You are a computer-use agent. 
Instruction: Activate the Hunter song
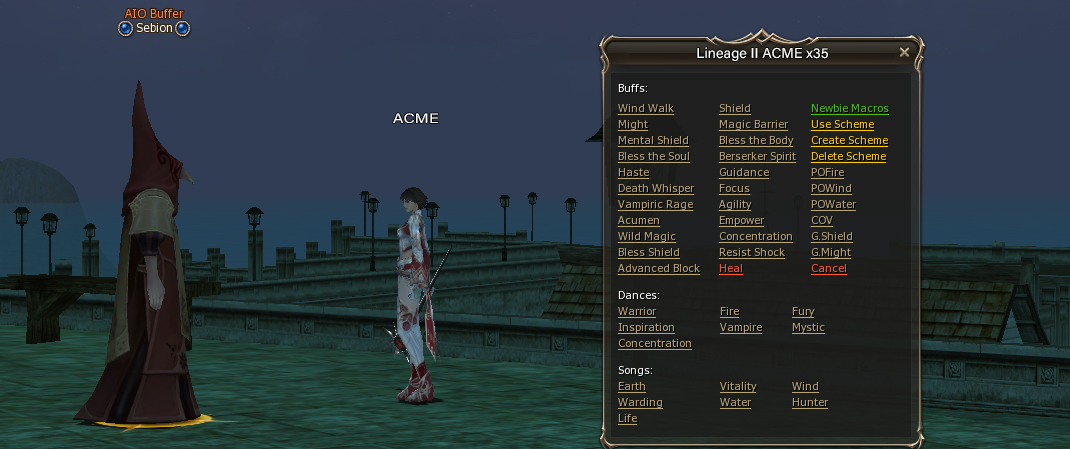click(x=809, y=402)
